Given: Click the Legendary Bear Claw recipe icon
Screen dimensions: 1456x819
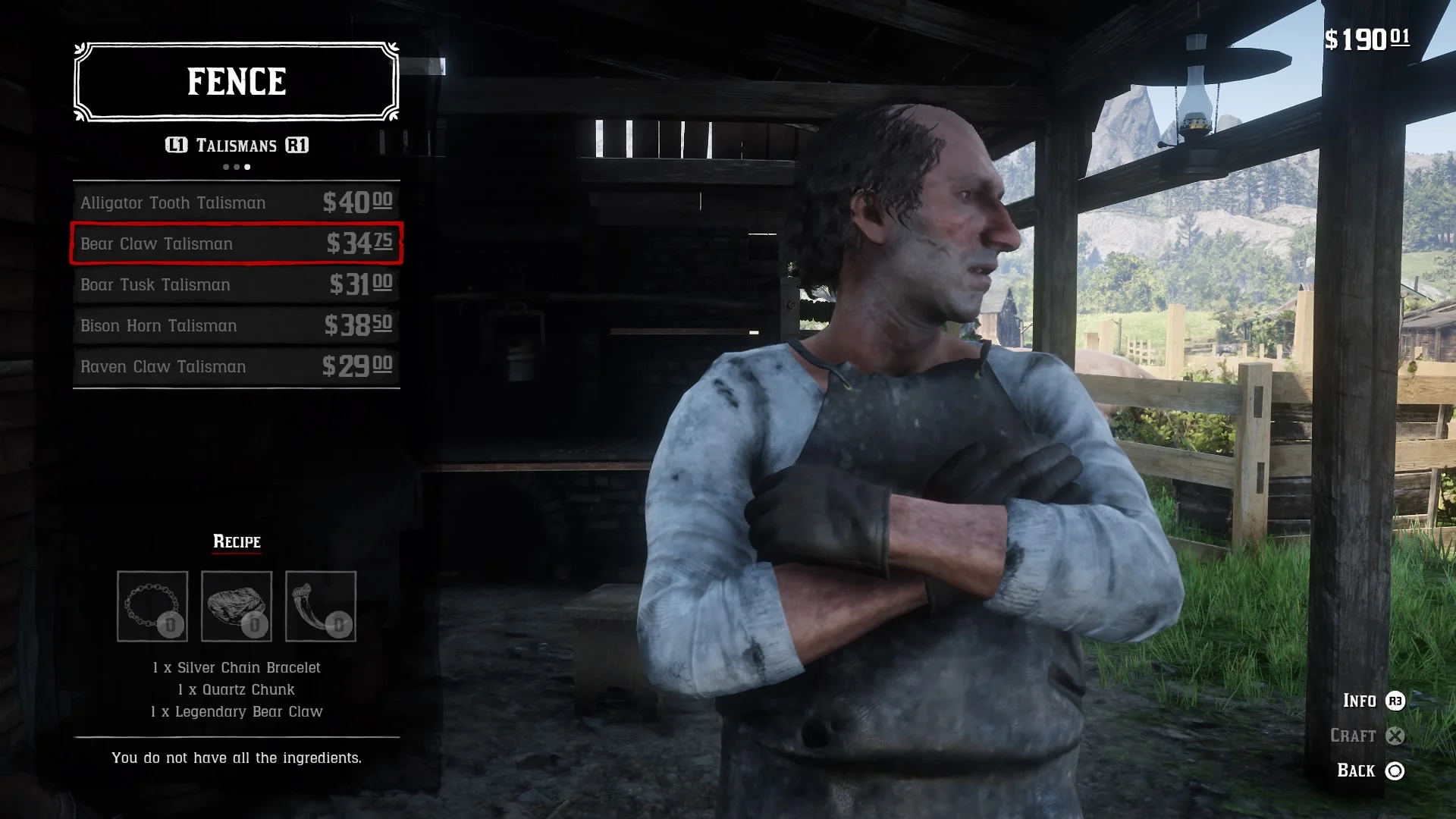Looking at the screenshot, I should pos(320,607).
